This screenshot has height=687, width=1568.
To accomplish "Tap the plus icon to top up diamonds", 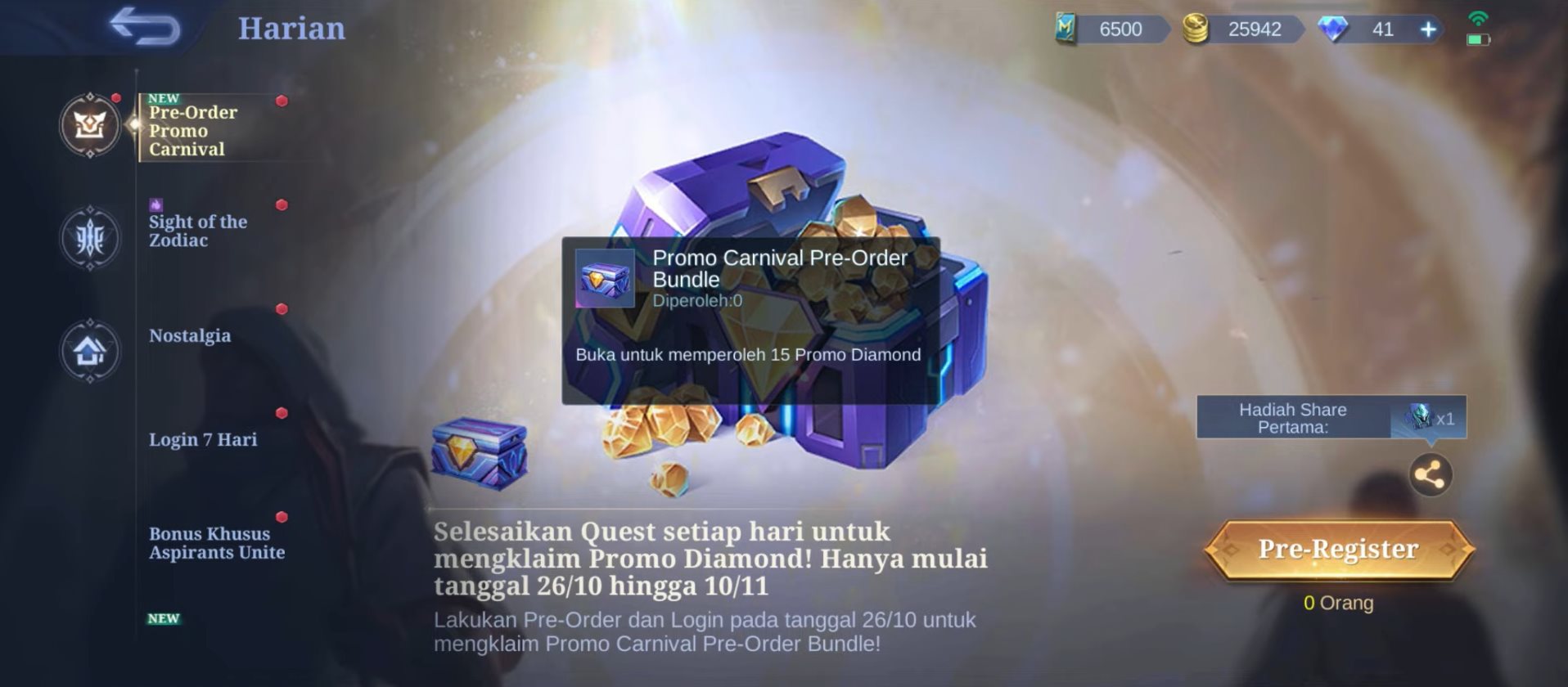I will tap(1427, 29).
